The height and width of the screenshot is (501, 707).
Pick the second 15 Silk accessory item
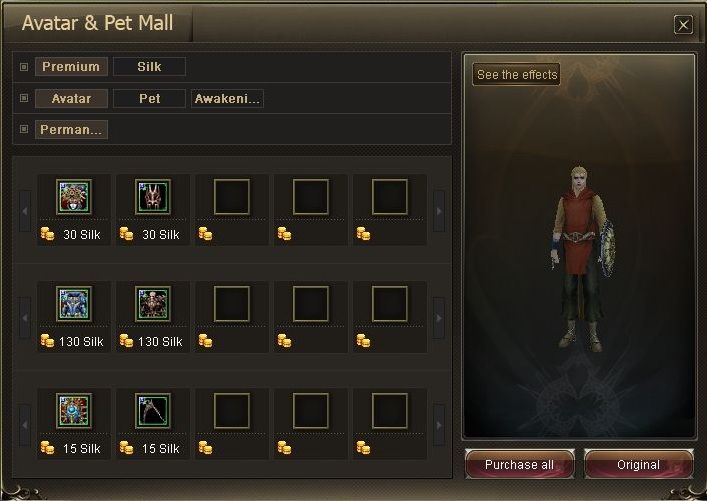pos(153,411)
